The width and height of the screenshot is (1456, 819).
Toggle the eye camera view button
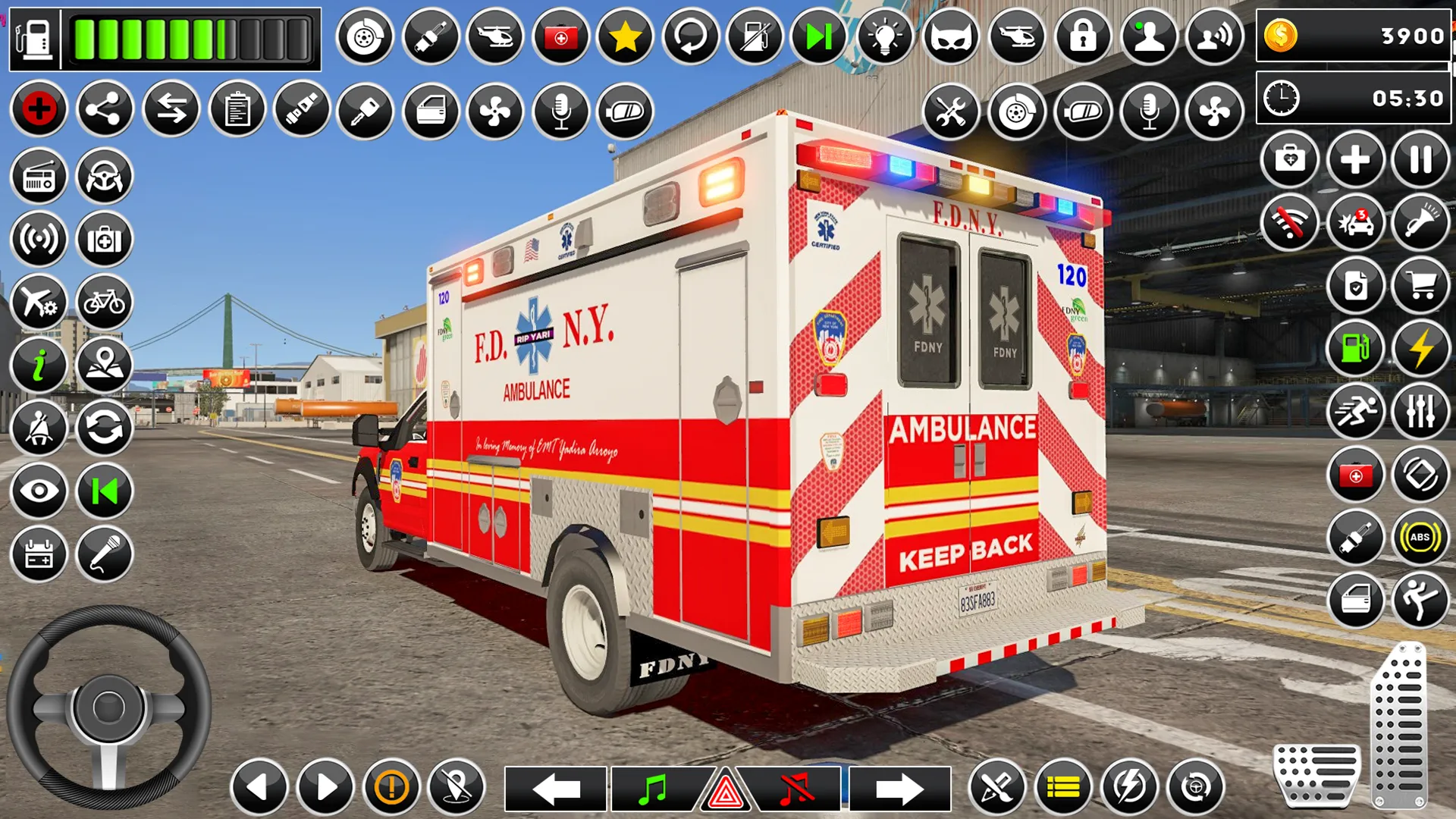[39, 491]
